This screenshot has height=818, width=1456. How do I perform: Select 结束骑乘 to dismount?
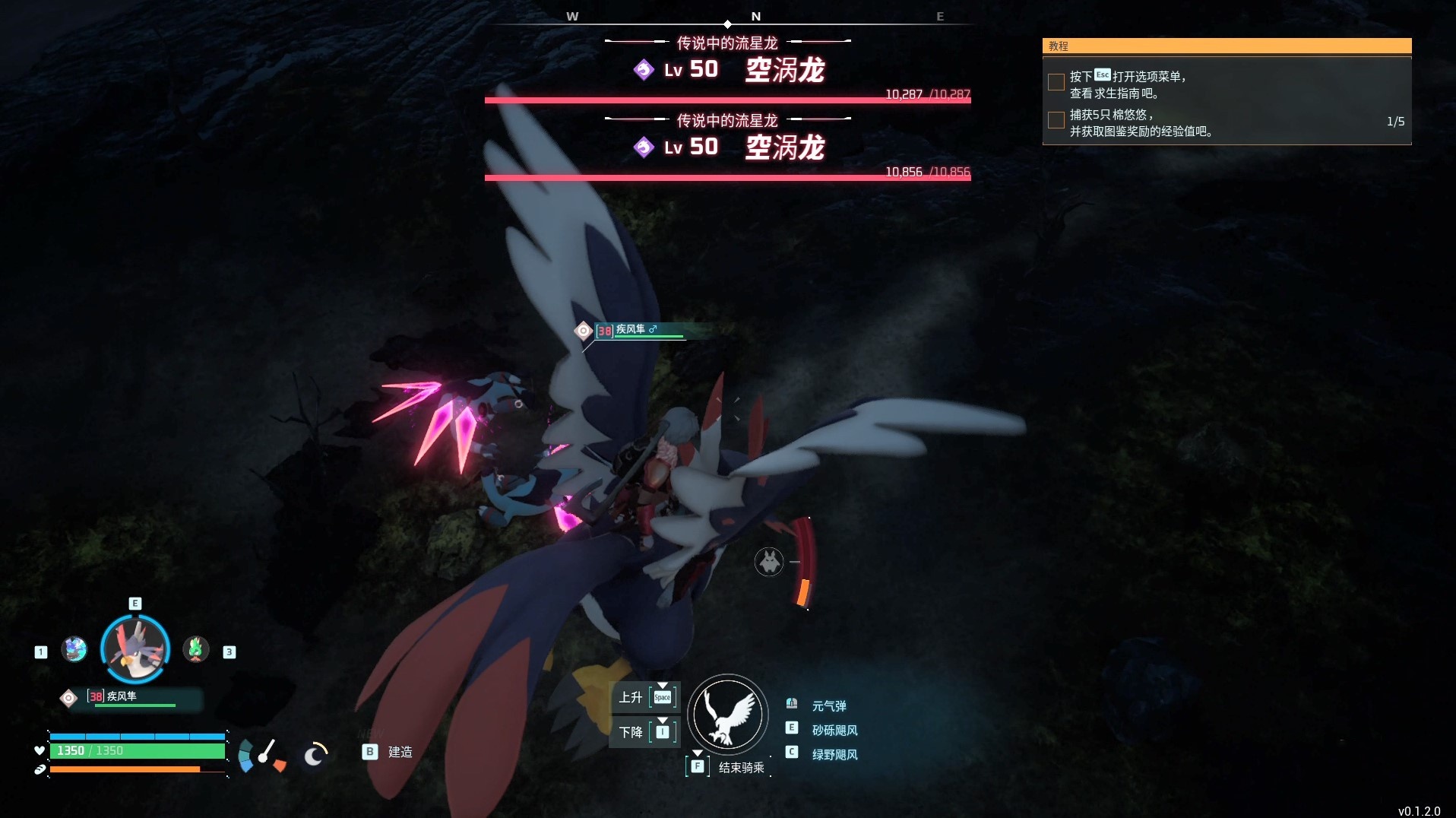(741, 768)
